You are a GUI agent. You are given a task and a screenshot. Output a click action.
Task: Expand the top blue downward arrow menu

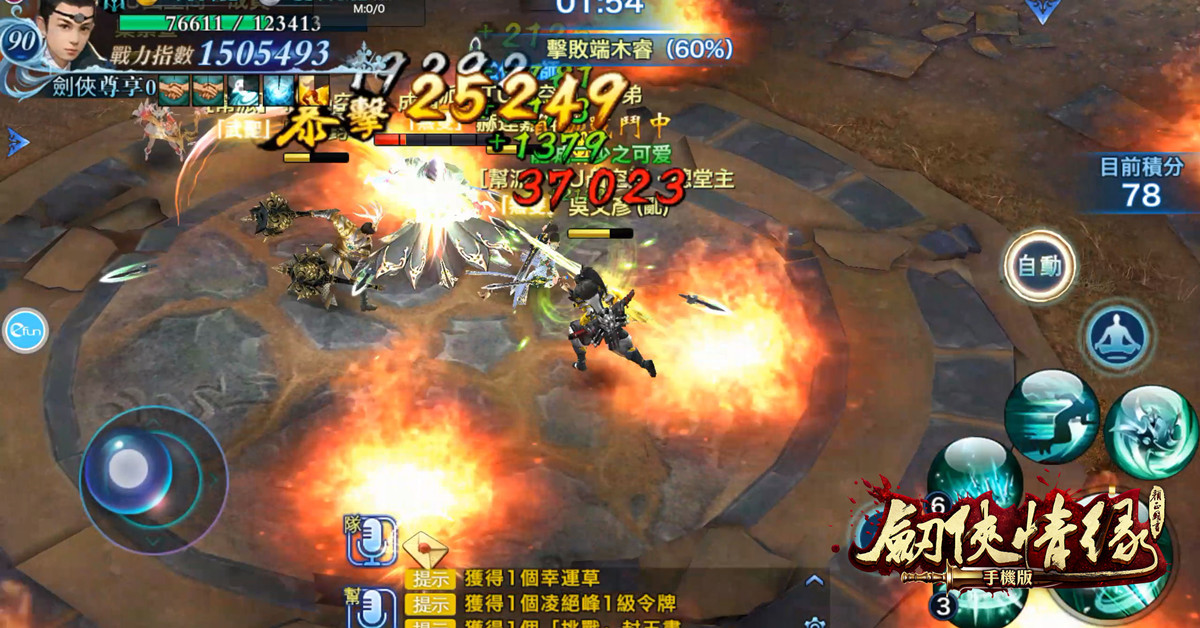[x=1042, y=11]
